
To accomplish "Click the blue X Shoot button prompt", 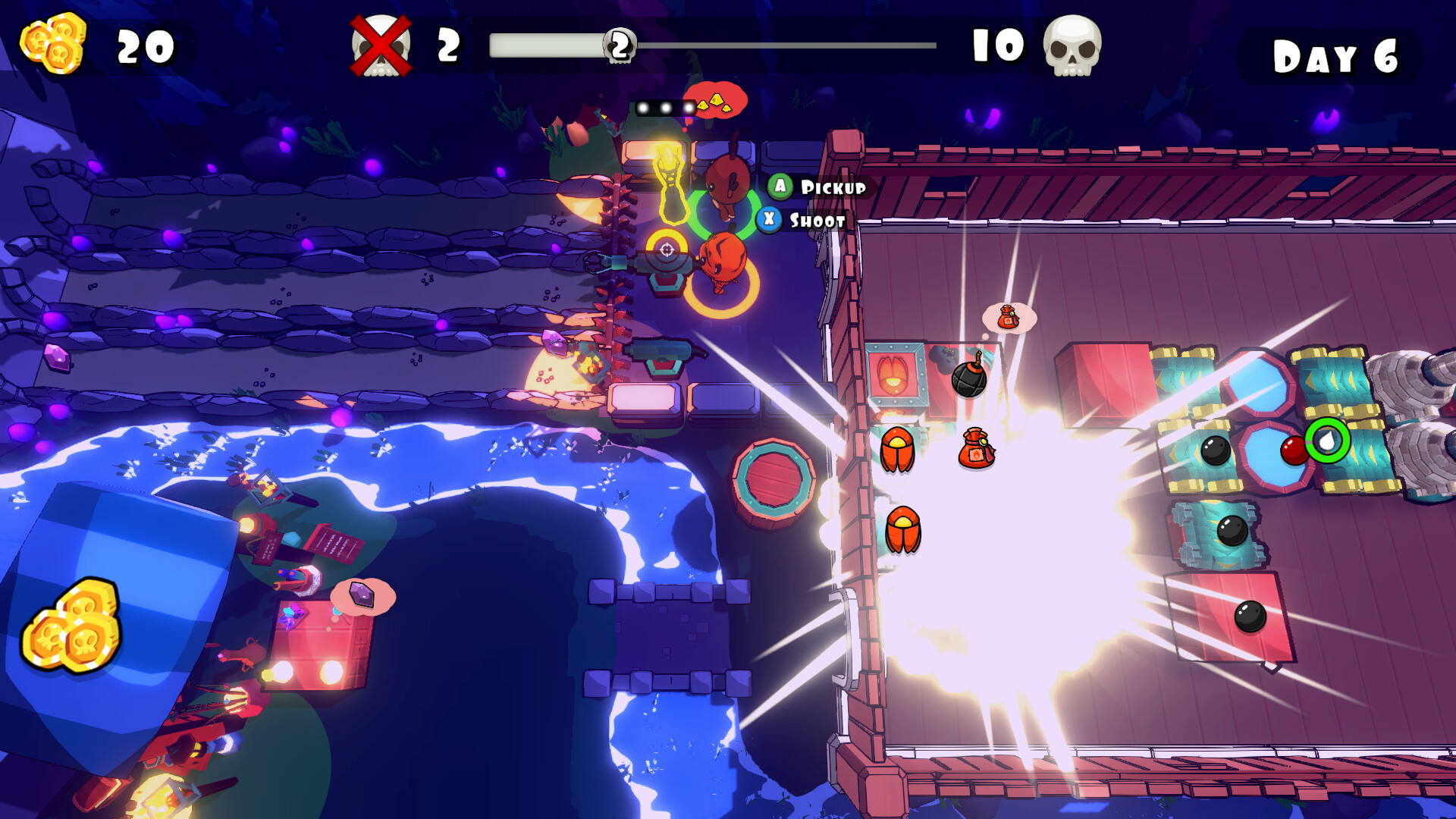I will click(770, 221).
